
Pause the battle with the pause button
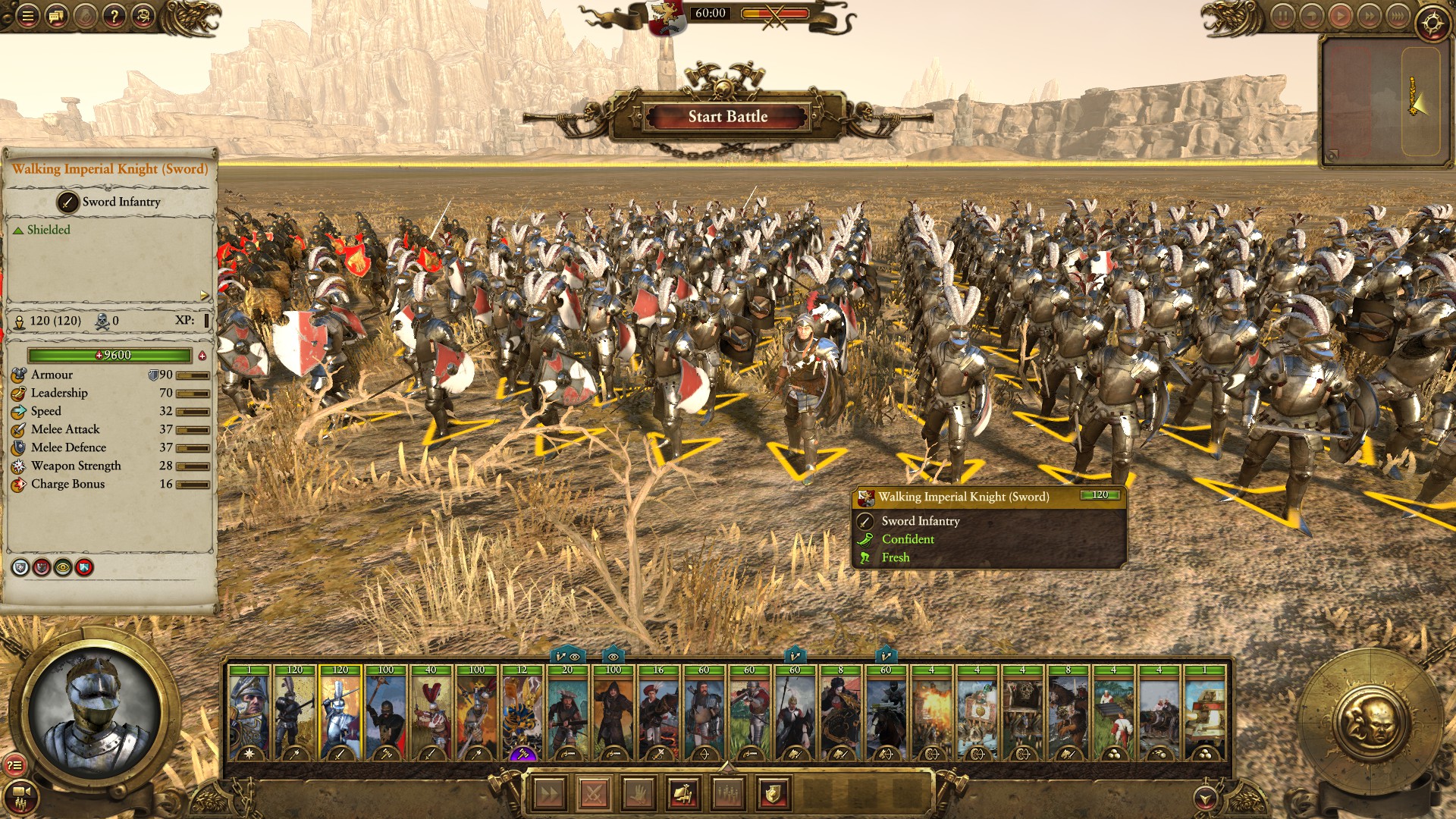tap(1282, 16)
